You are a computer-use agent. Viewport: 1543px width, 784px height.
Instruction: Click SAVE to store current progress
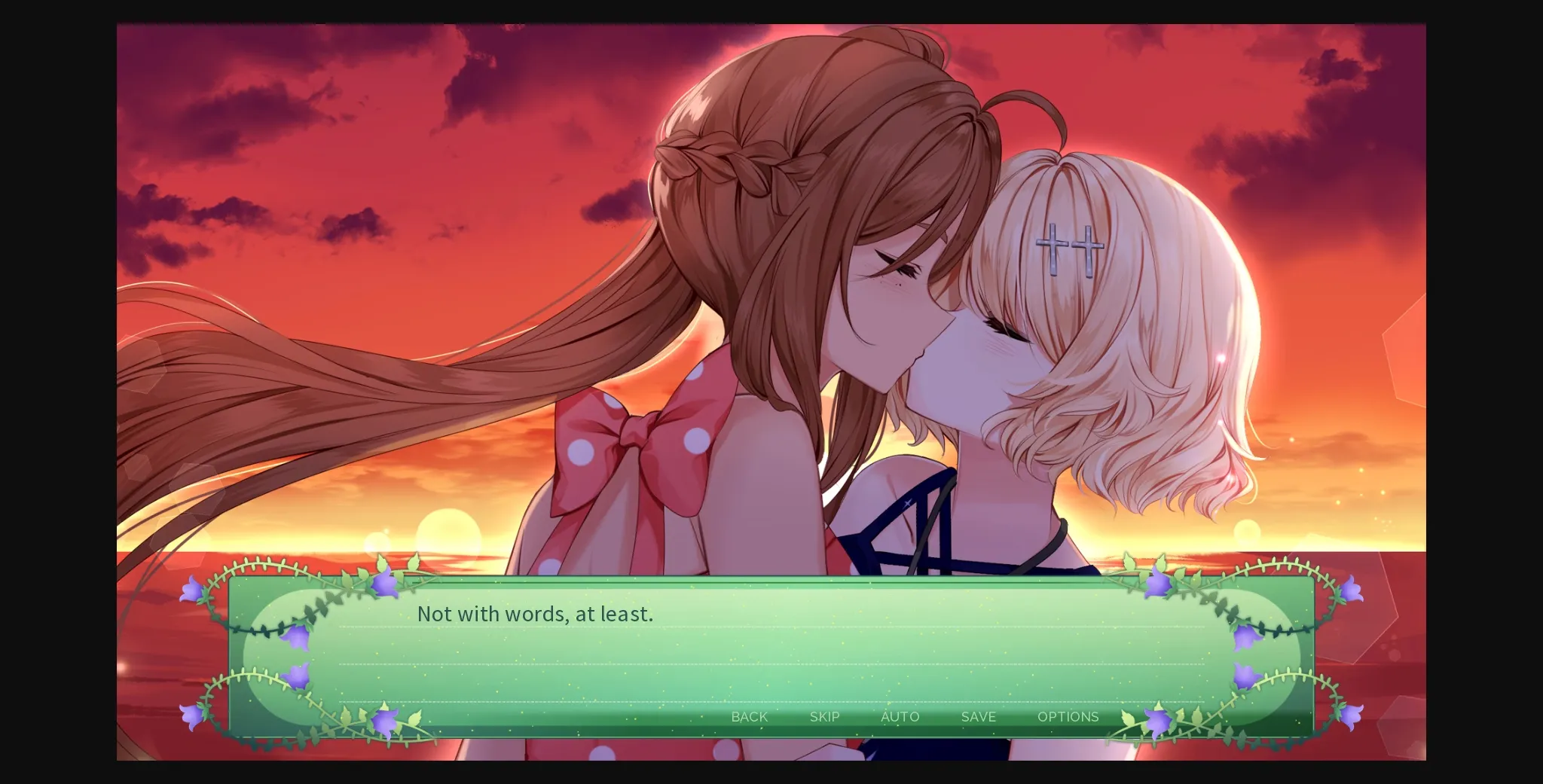[x=978, y=717]
